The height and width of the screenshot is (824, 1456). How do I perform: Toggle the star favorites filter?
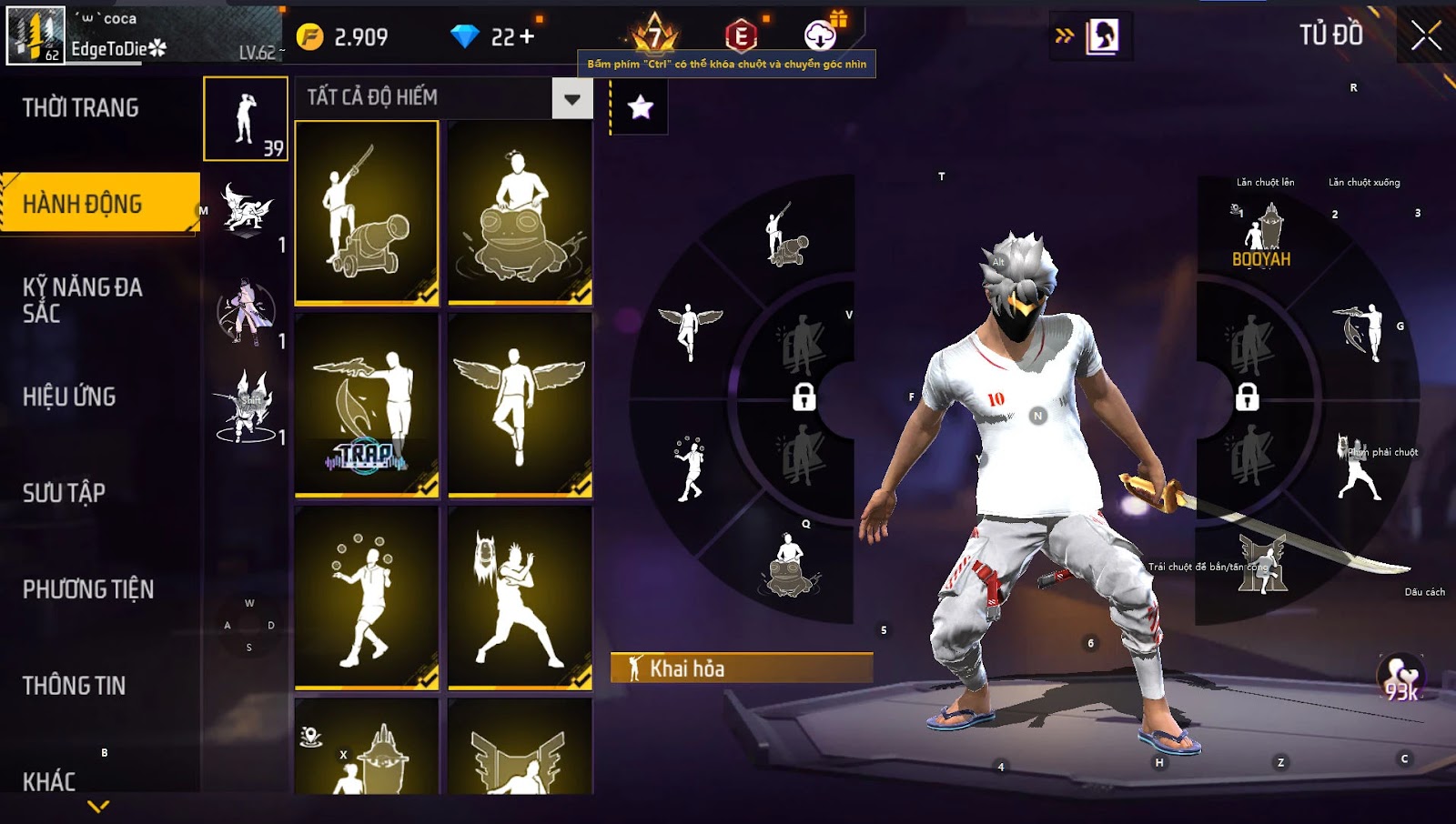pos(641,107)
